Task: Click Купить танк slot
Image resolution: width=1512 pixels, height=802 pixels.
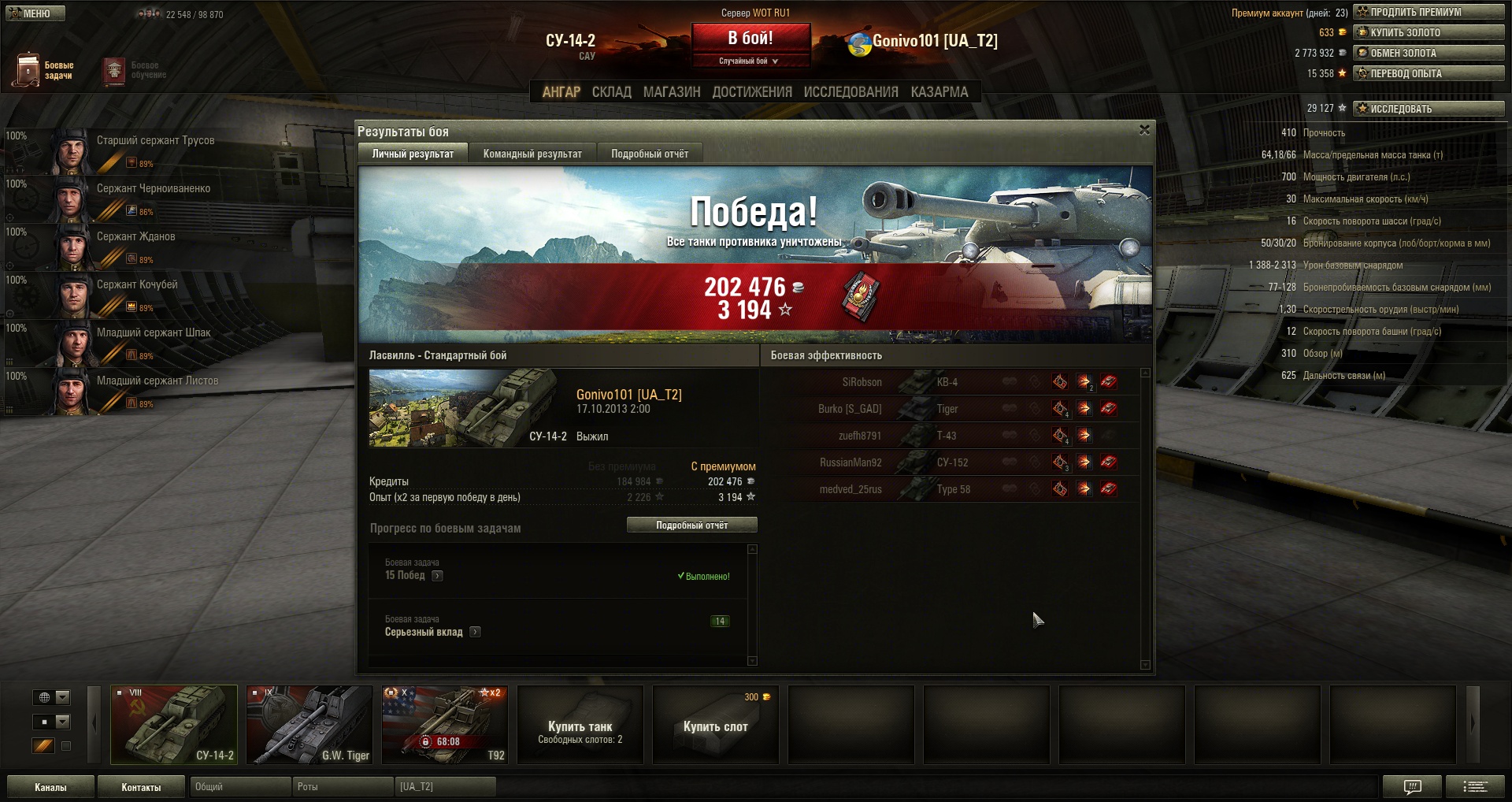Action: [x=580, y=725]
